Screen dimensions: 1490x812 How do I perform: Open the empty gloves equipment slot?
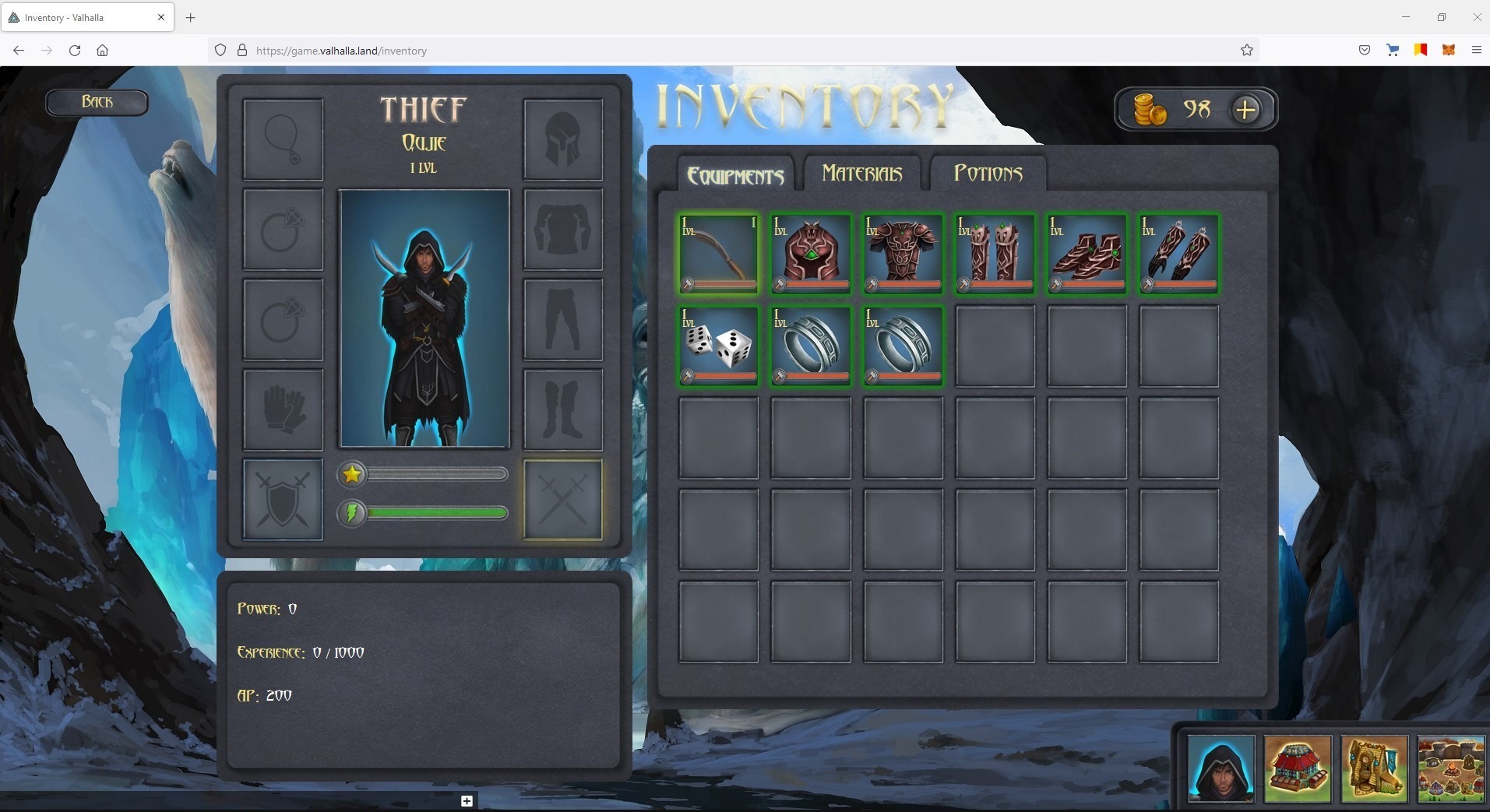[x=283, y=410]
